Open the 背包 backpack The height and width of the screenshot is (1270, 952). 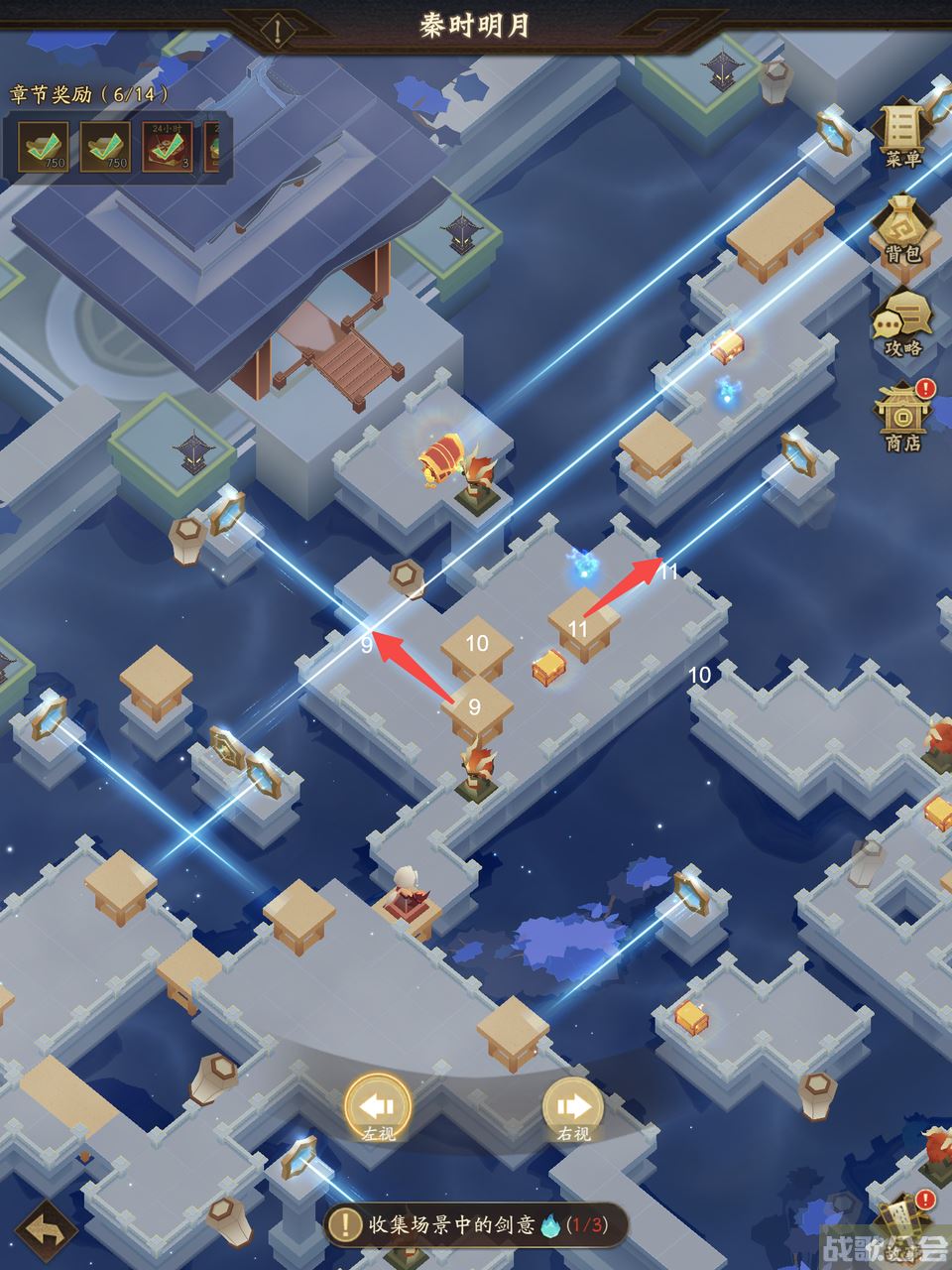click(x=902, y=228)
